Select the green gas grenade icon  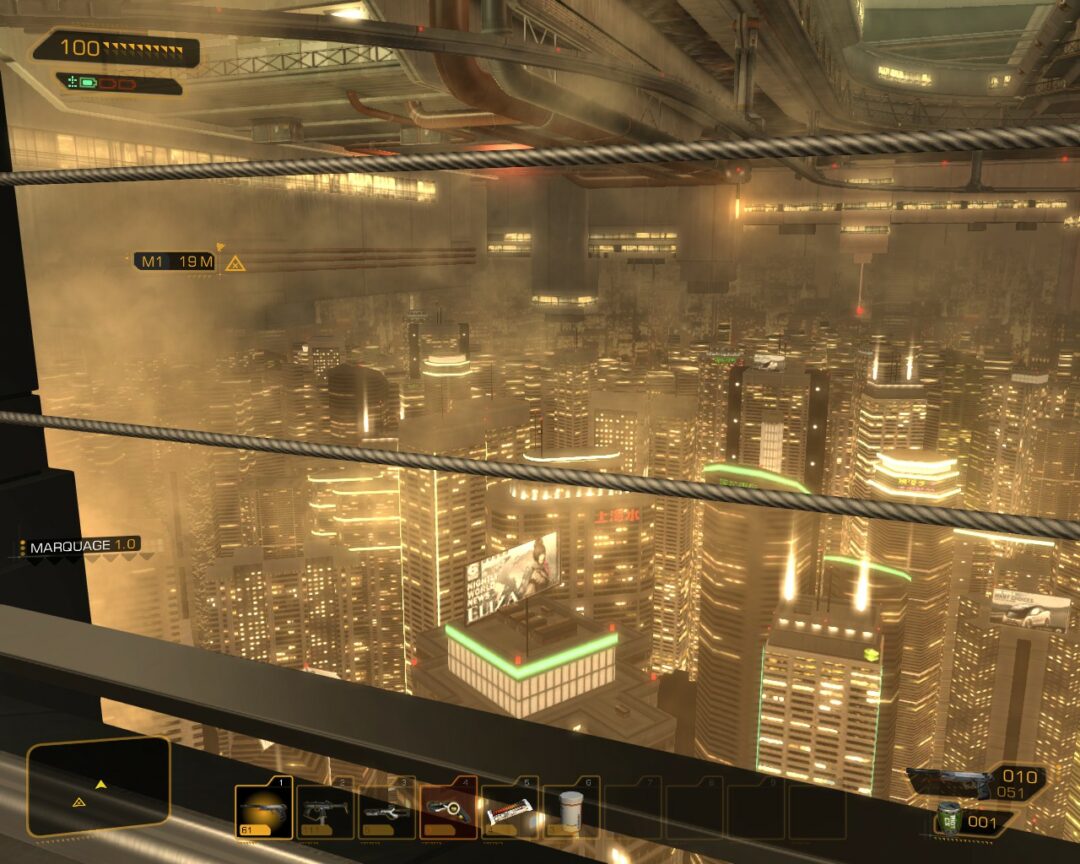point(949,819)
